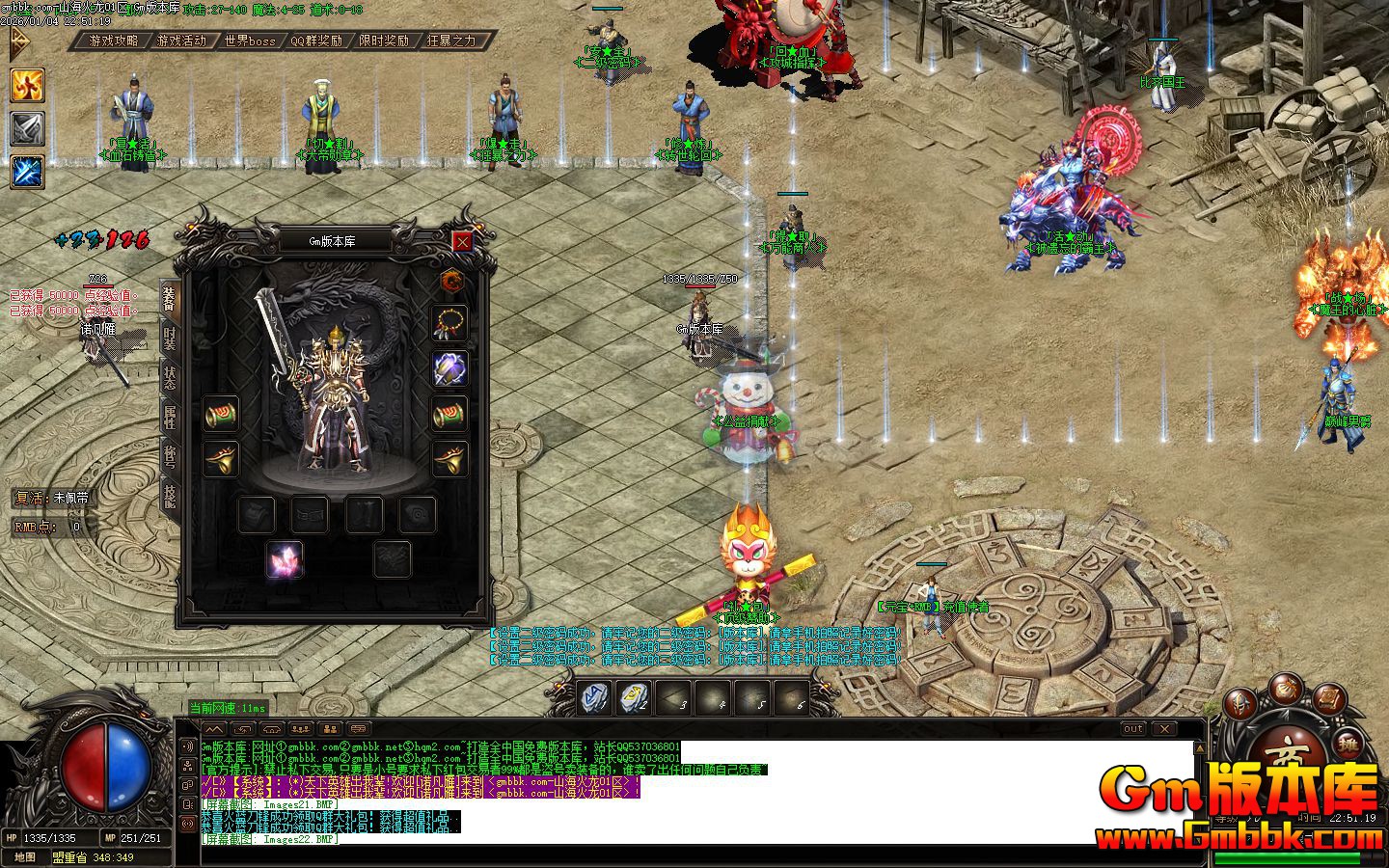Screen dimensions: 1389x868
Task: Activate the orange flame skill icon
Action: pyautogui.click(x=27, y=85)
